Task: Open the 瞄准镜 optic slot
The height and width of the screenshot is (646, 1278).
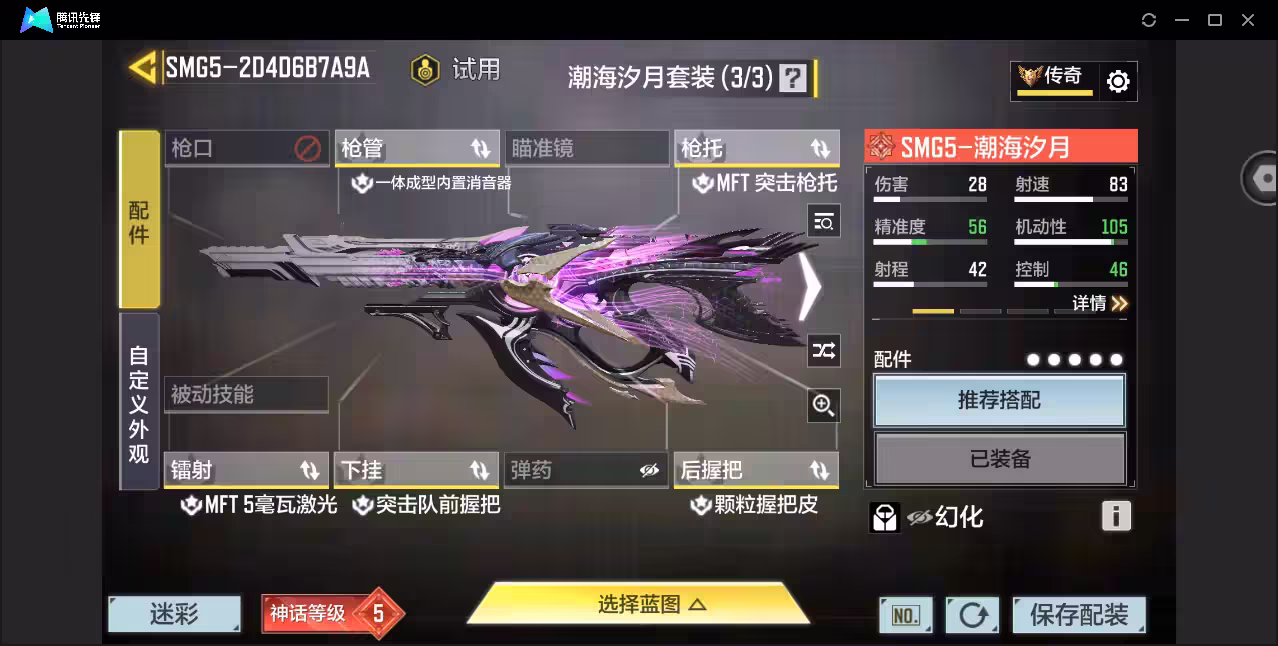Action: [x=587, y=149]
